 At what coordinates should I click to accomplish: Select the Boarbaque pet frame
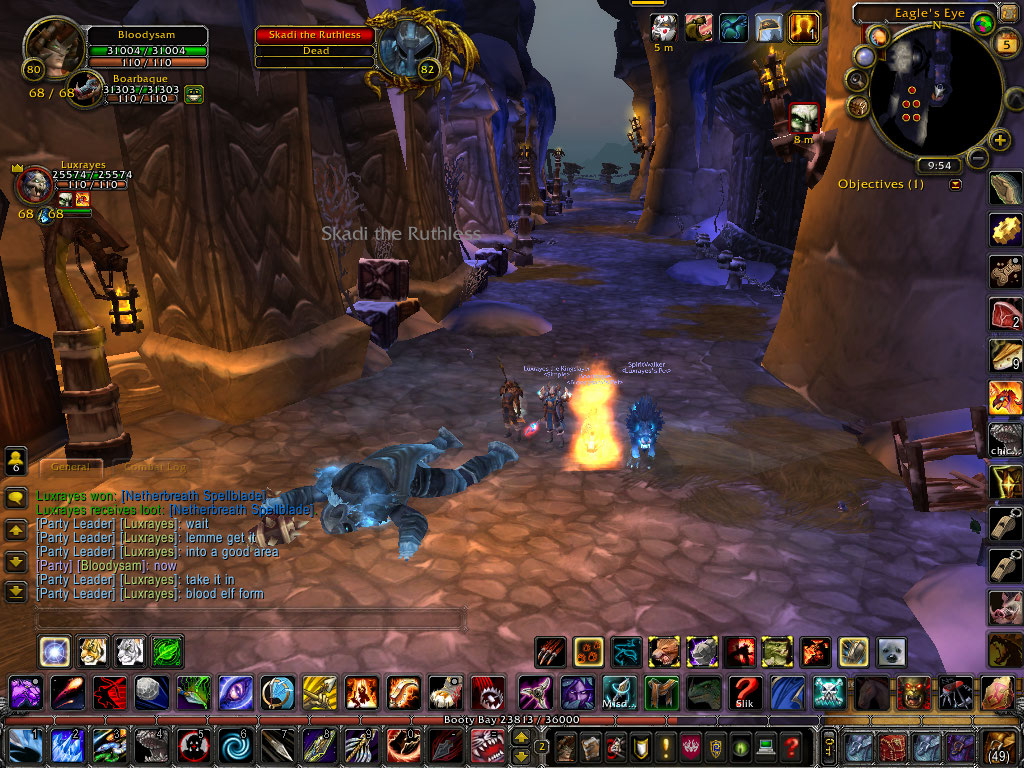pyautogui.click(x=87, y=93)
